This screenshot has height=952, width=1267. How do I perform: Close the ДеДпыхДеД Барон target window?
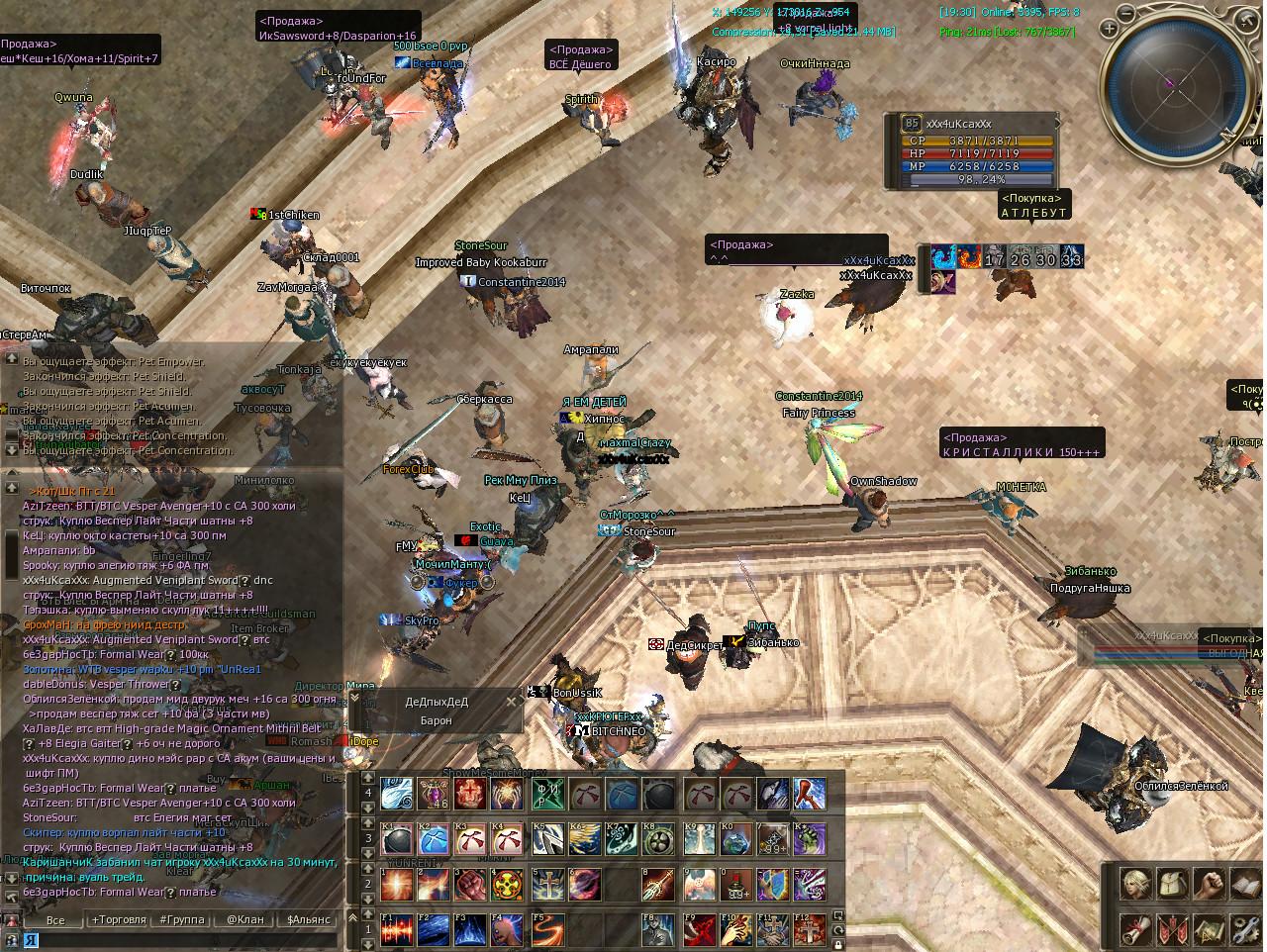pos(512,702)
